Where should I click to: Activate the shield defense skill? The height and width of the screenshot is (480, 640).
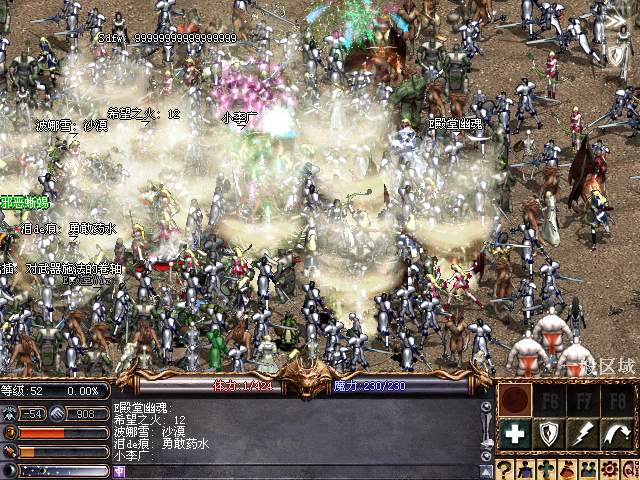click(549, 433)
